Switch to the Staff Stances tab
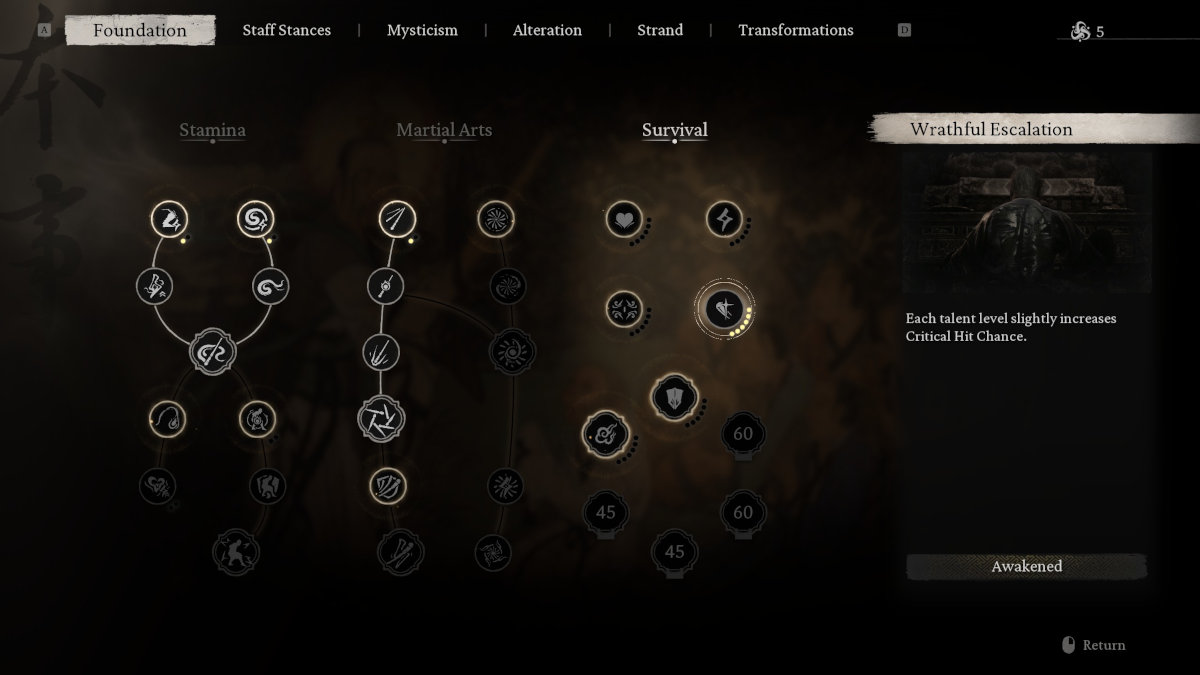The width and height of the screenshot is (1200, 675). pos(286,30)
